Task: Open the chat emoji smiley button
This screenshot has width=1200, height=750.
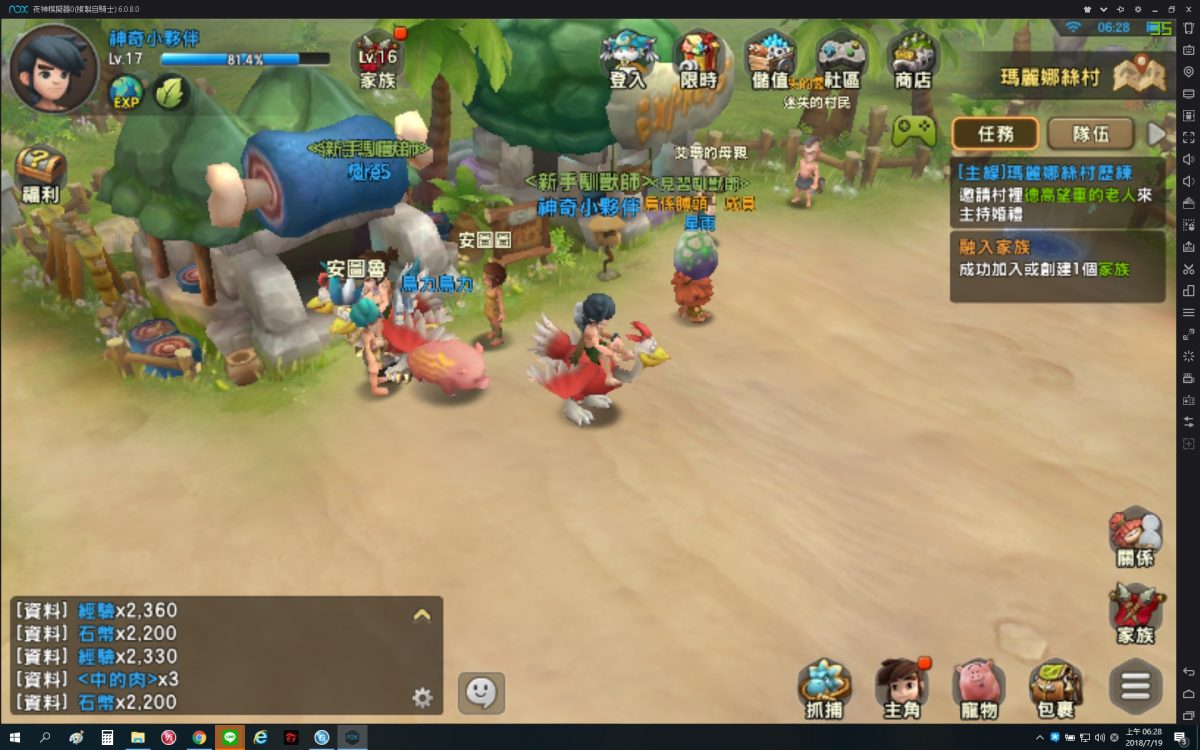Action: [x=481, y=692]
